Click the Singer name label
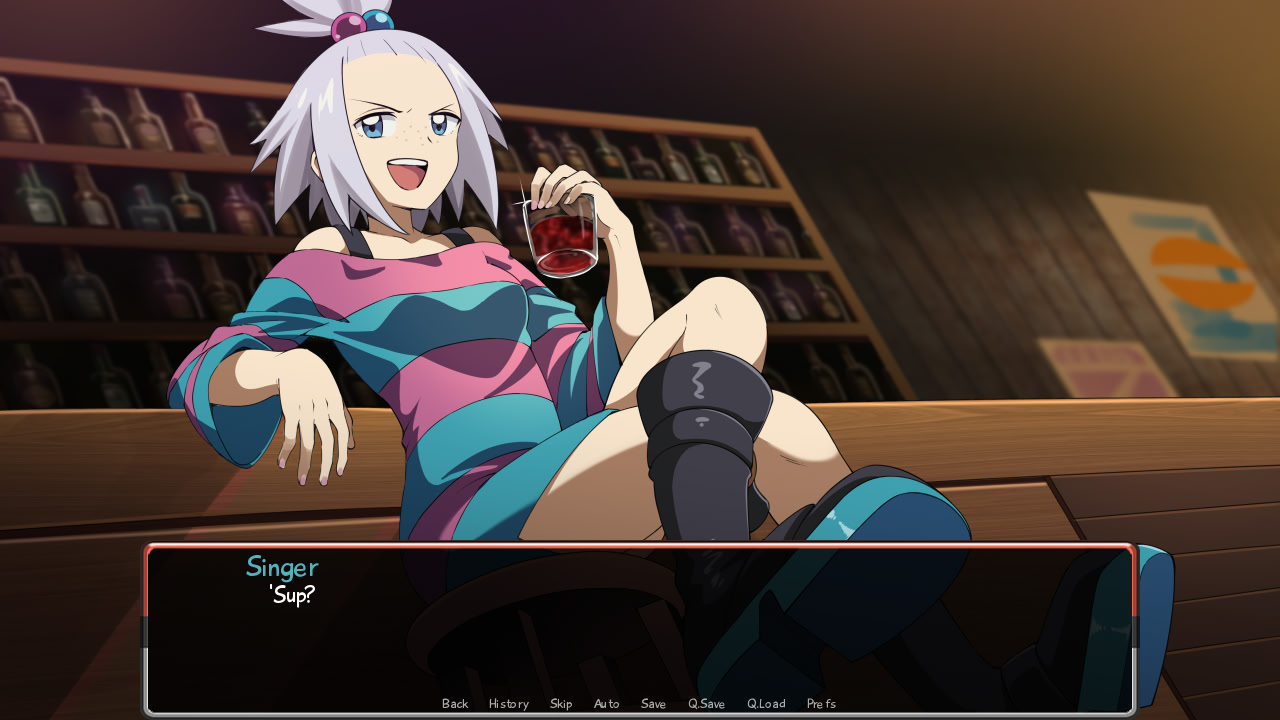Image resolution: width=1280 pixels, height=720 pixels. pyautogui.click(x=283, y=567)
